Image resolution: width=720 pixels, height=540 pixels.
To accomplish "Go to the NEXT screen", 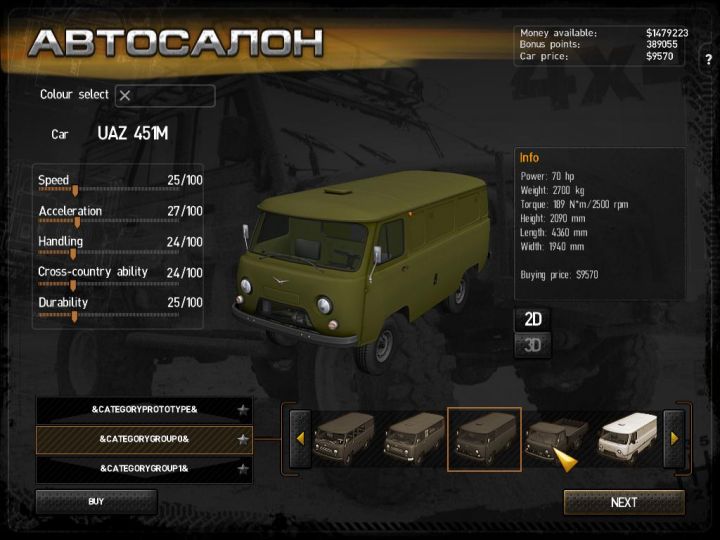I will (624, 502).
